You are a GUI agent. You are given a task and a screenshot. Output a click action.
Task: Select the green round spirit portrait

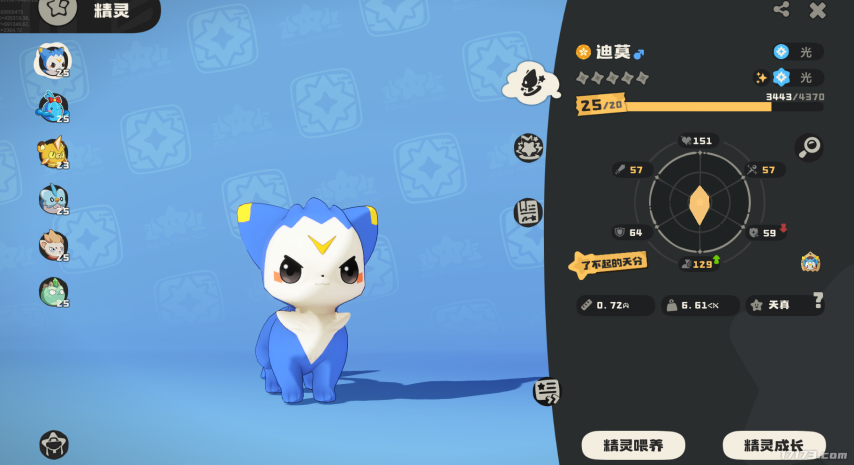[52, 291]
